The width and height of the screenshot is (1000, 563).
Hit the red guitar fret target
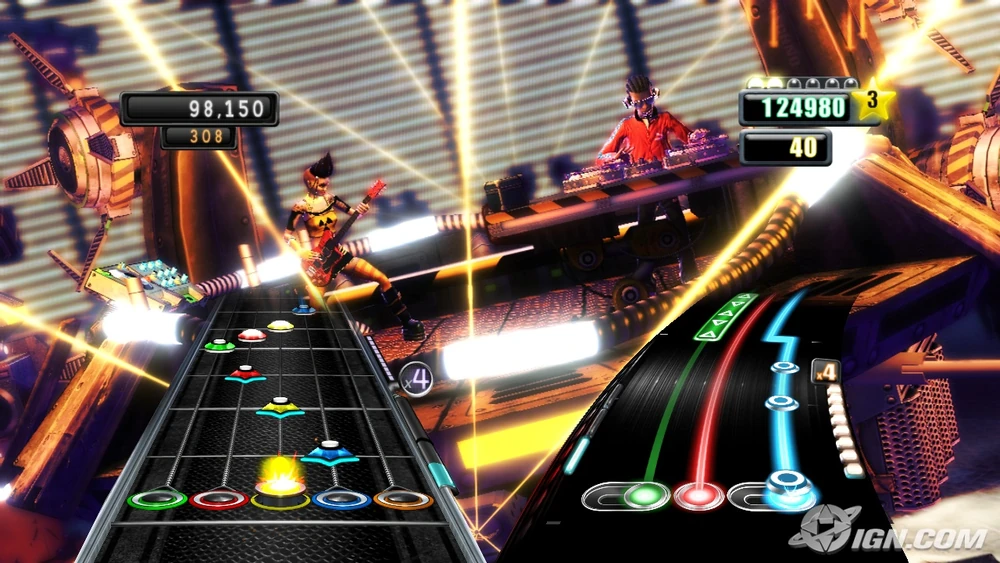[x=219, y=498]
